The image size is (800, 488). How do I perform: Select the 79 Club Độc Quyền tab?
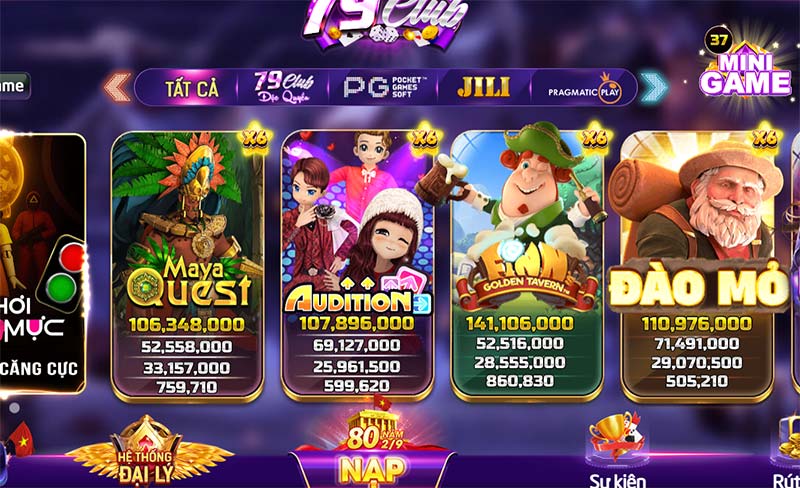pyautogui.click(x=284, y=87)
